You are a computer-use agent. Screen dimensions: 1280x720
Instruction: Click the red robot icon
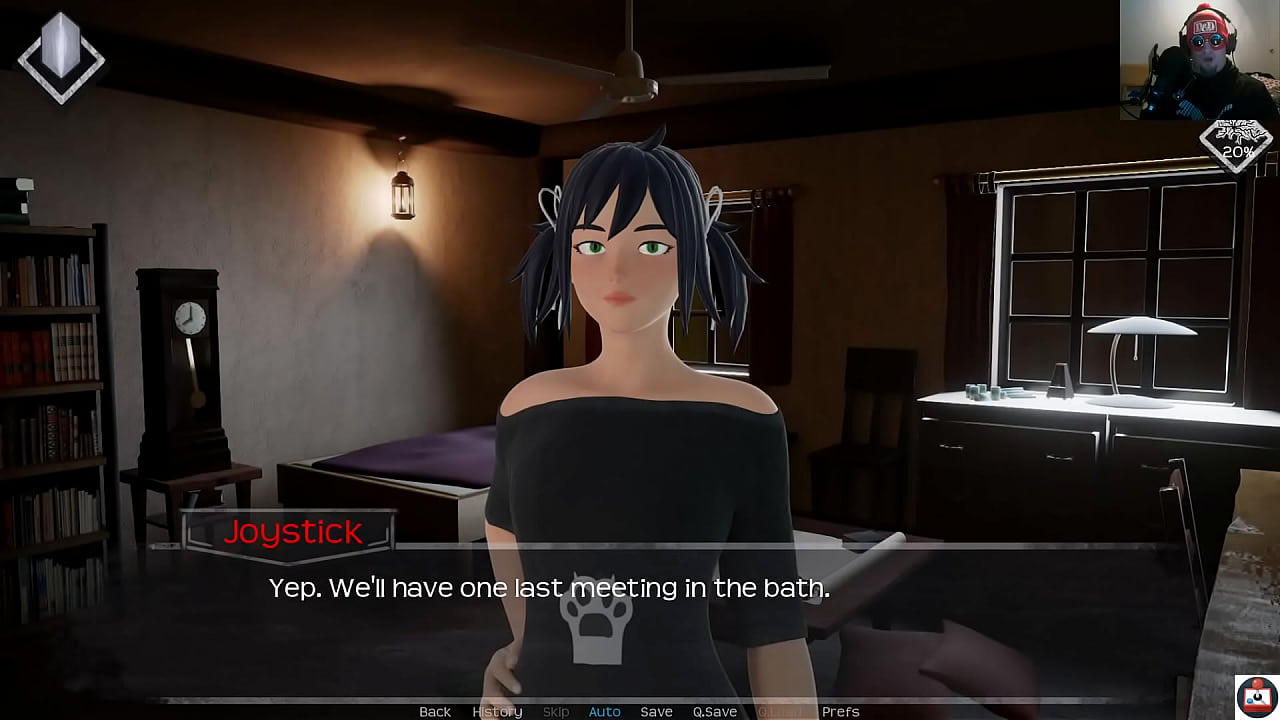(x=1256, y=695)
